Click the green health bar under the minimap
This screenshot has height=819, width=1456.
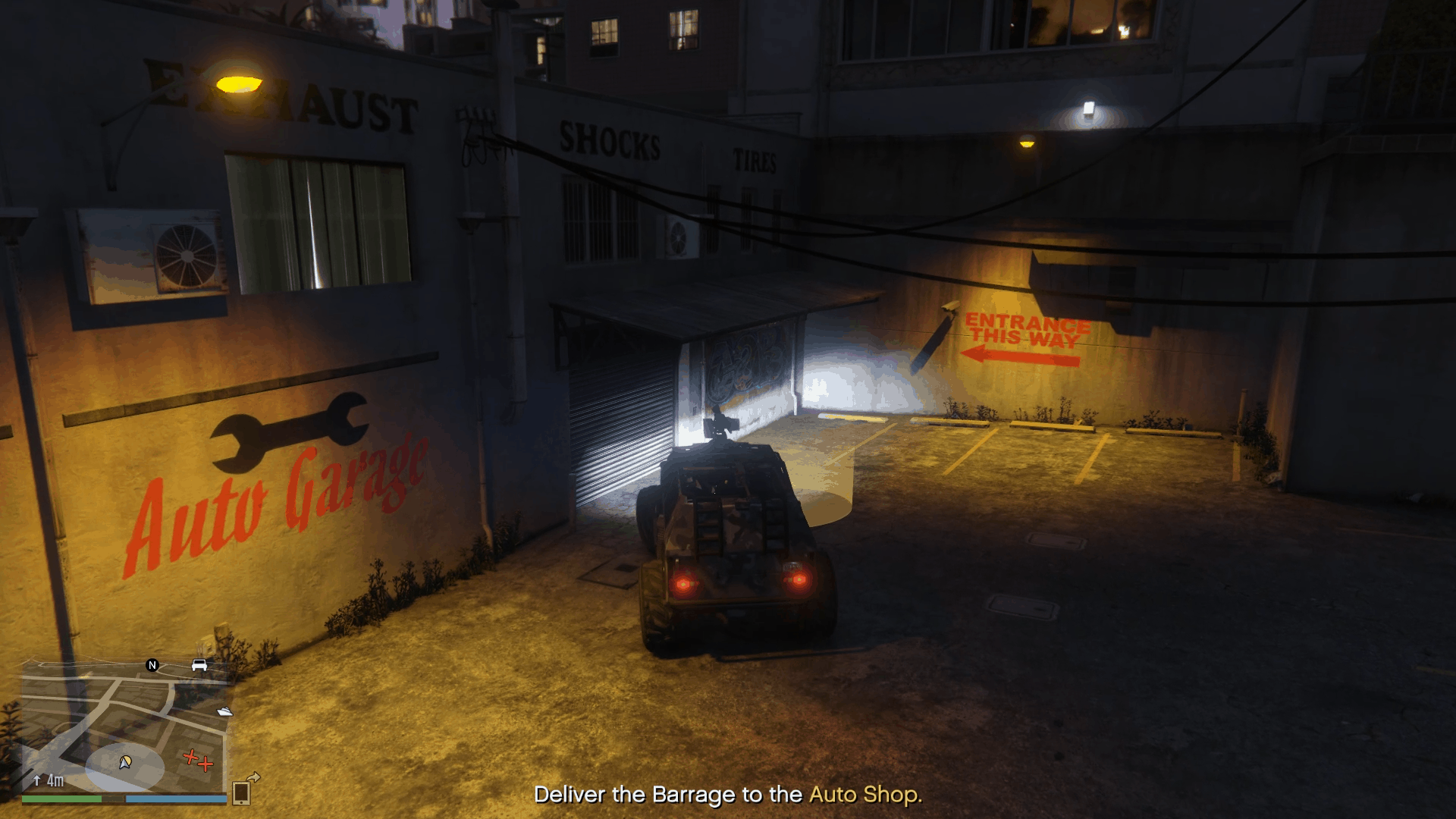tap(61, 799)
